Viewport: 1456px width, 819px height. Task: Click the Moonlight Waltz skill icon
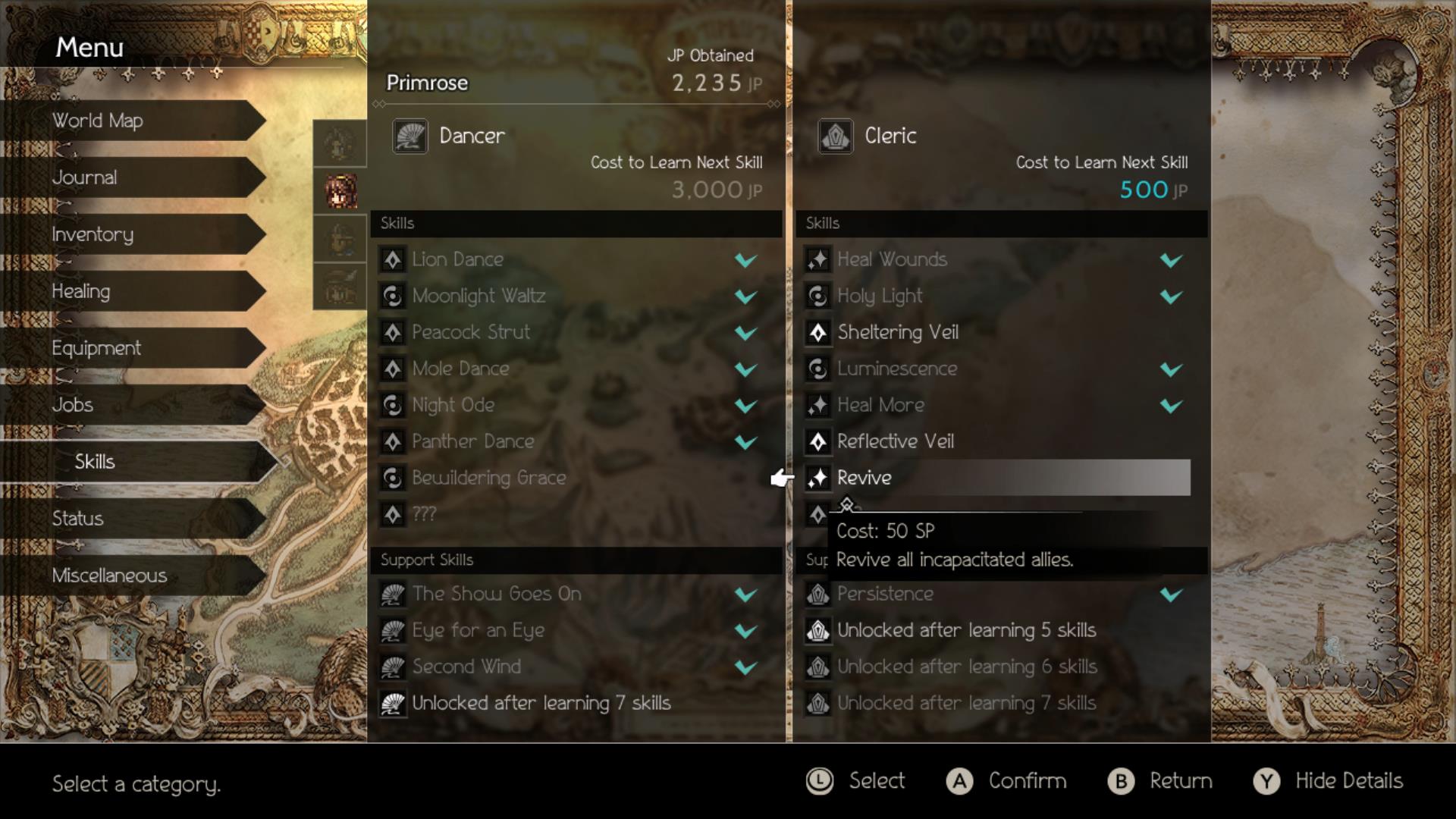(x=393, y=296)
